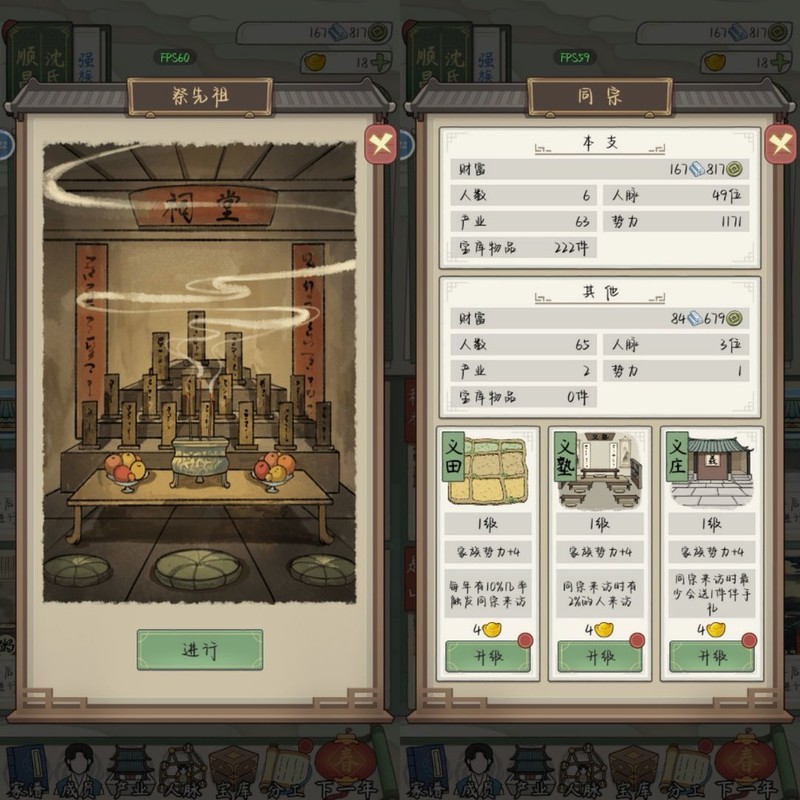This screenshot has height=800, width=800.
Task: Open 成员 members below the 祭先祖 panel
Action: tap(78, 770)
